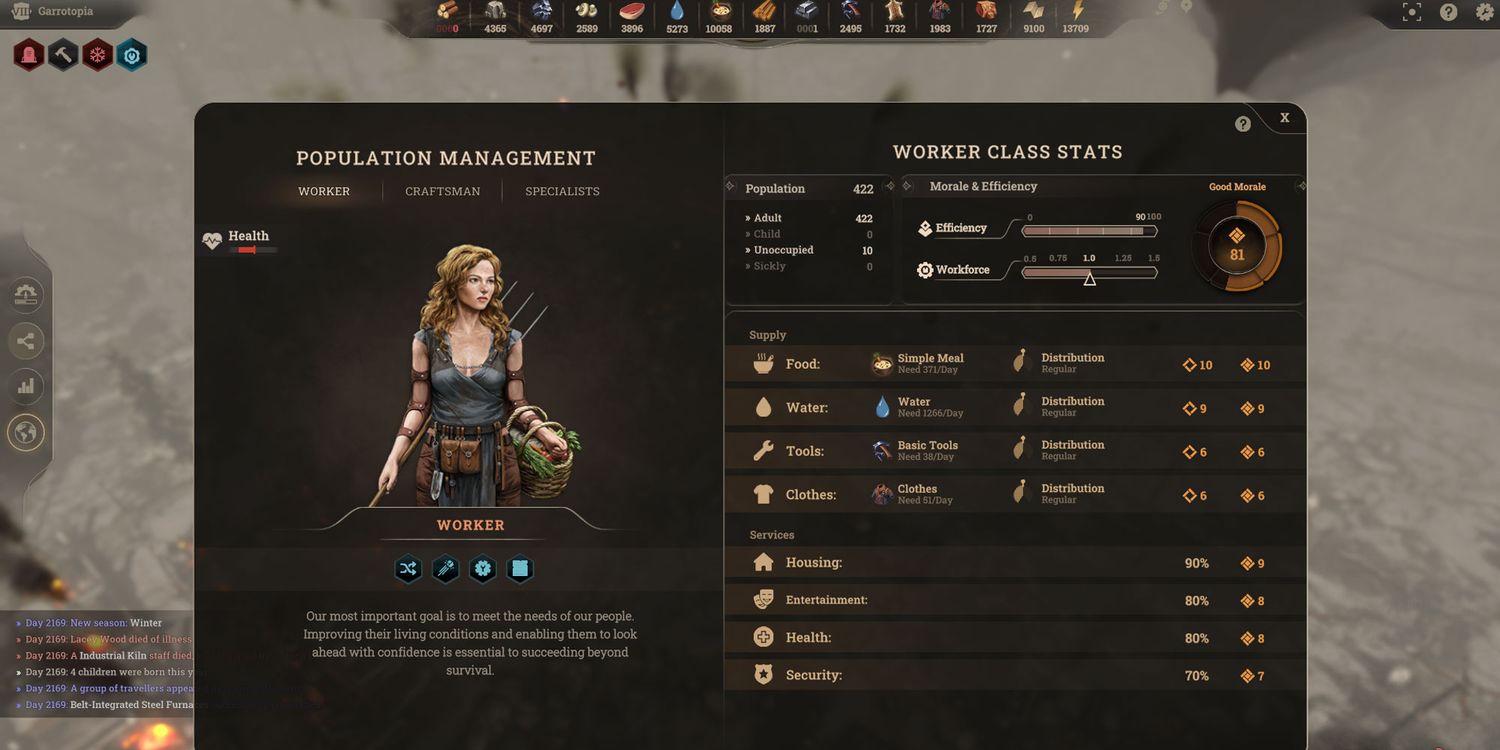Change the Food distribution setting

pyautogui.click(x=1071, y=363)
